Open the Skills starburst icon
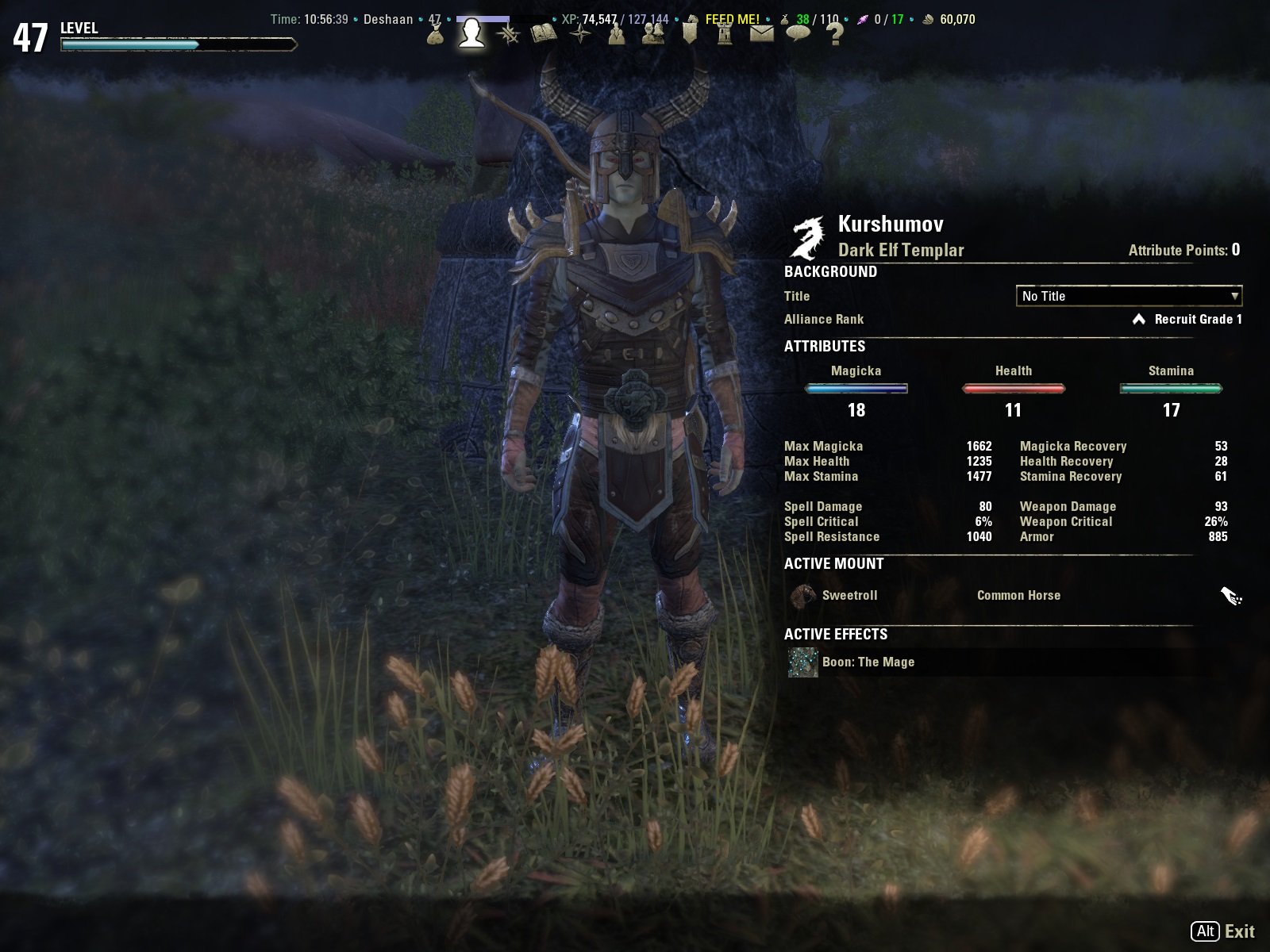 [508, 36]
